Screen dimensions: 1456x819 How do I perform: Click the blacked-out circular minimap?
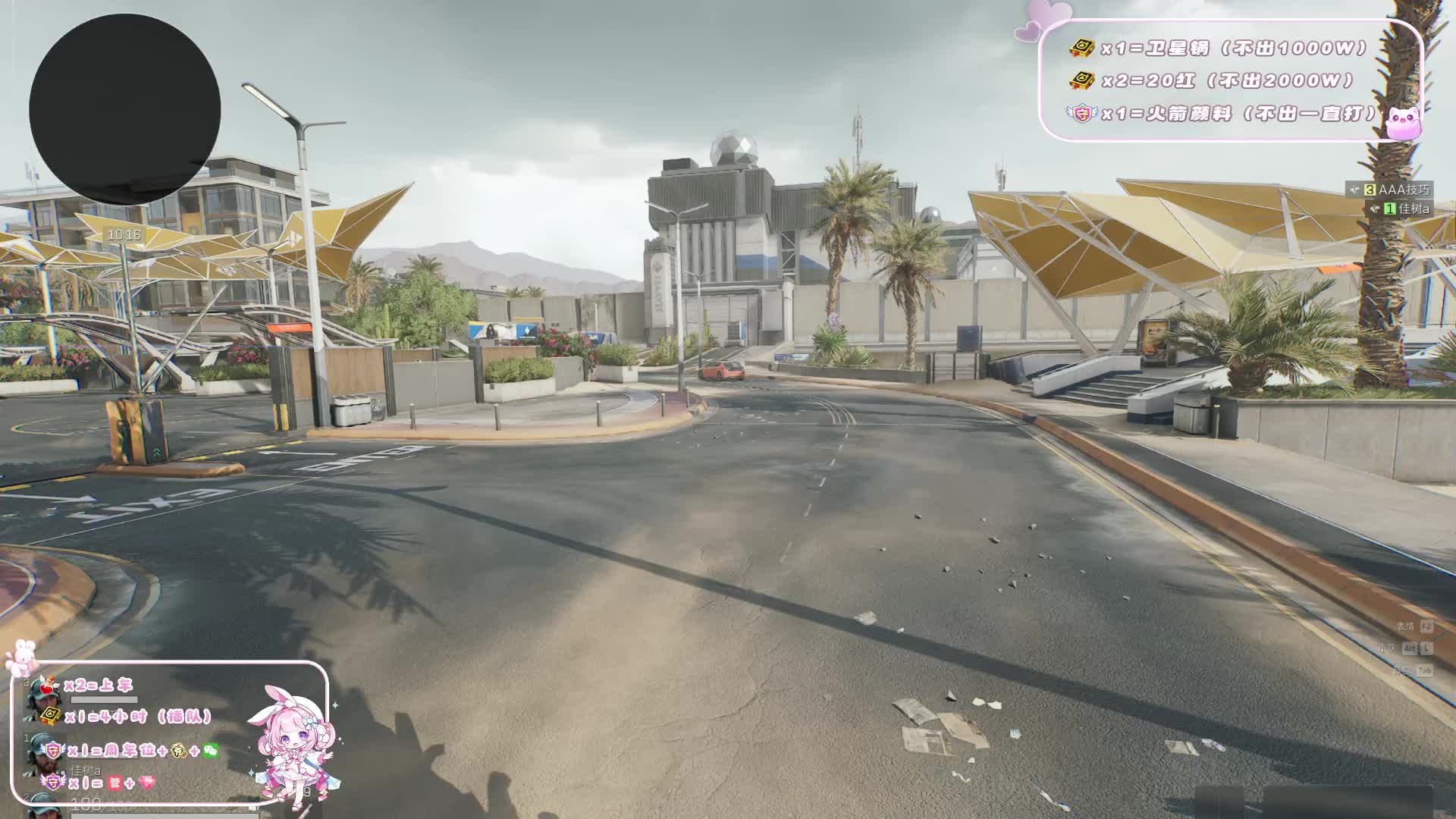125,108
